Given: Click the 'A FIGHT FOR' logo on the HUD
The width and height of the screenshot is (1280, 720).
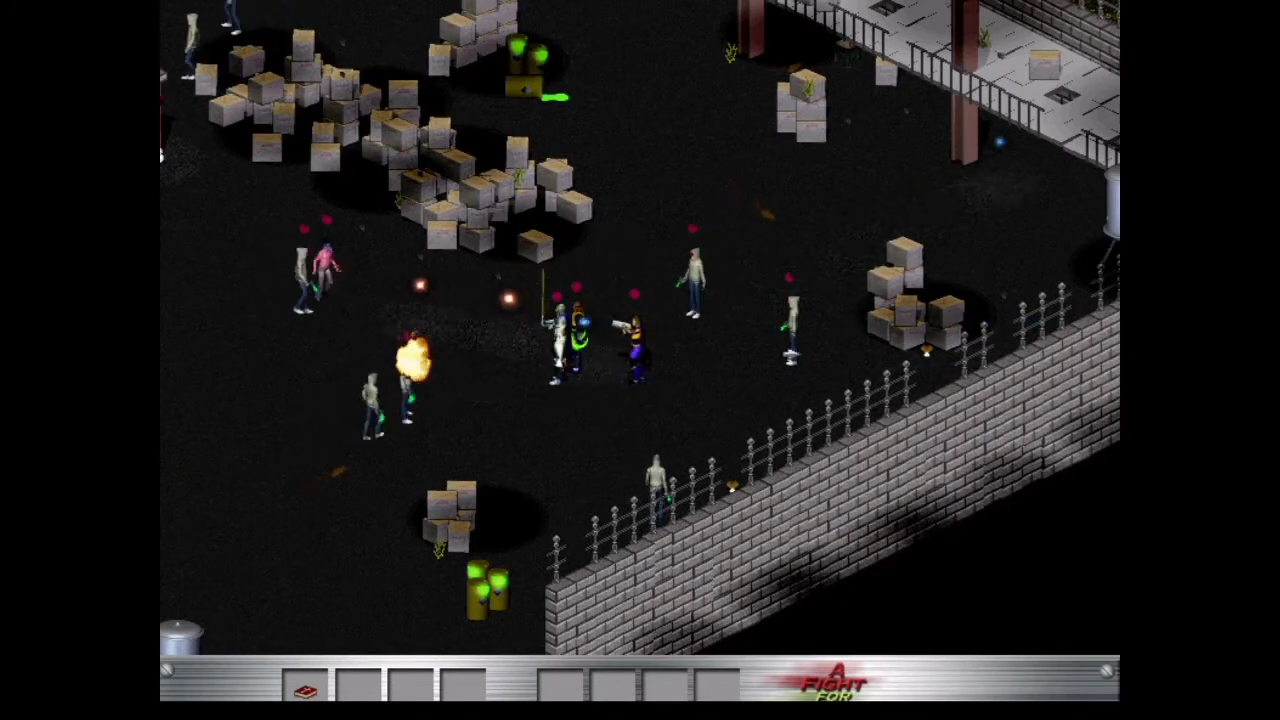Looking at the screenshot, I should pos(835,683).
